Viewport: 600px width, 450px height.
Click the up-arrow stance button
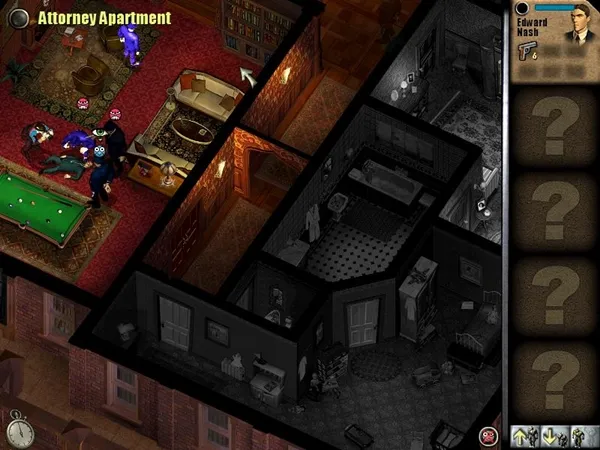521,436
